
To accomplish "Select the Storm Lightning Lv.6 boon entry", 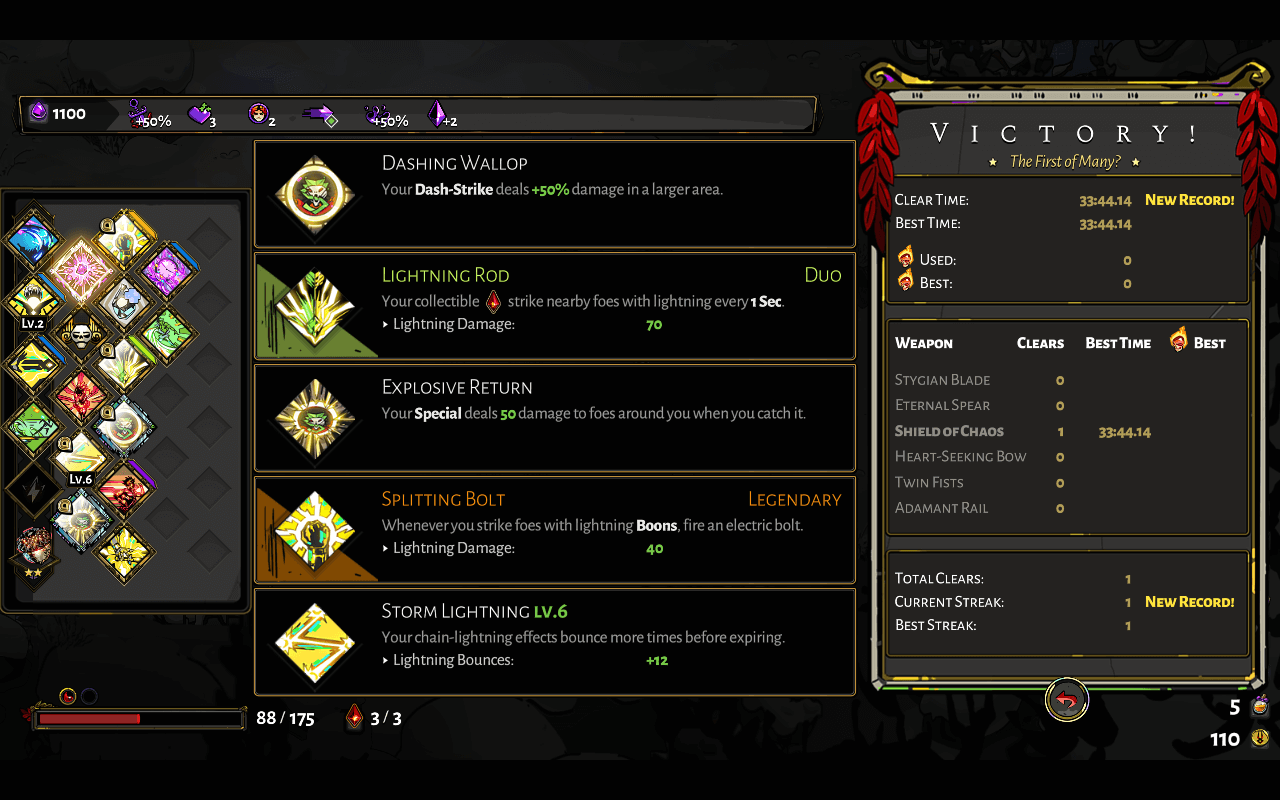I will pyautogui.click(x=554, y=642).
